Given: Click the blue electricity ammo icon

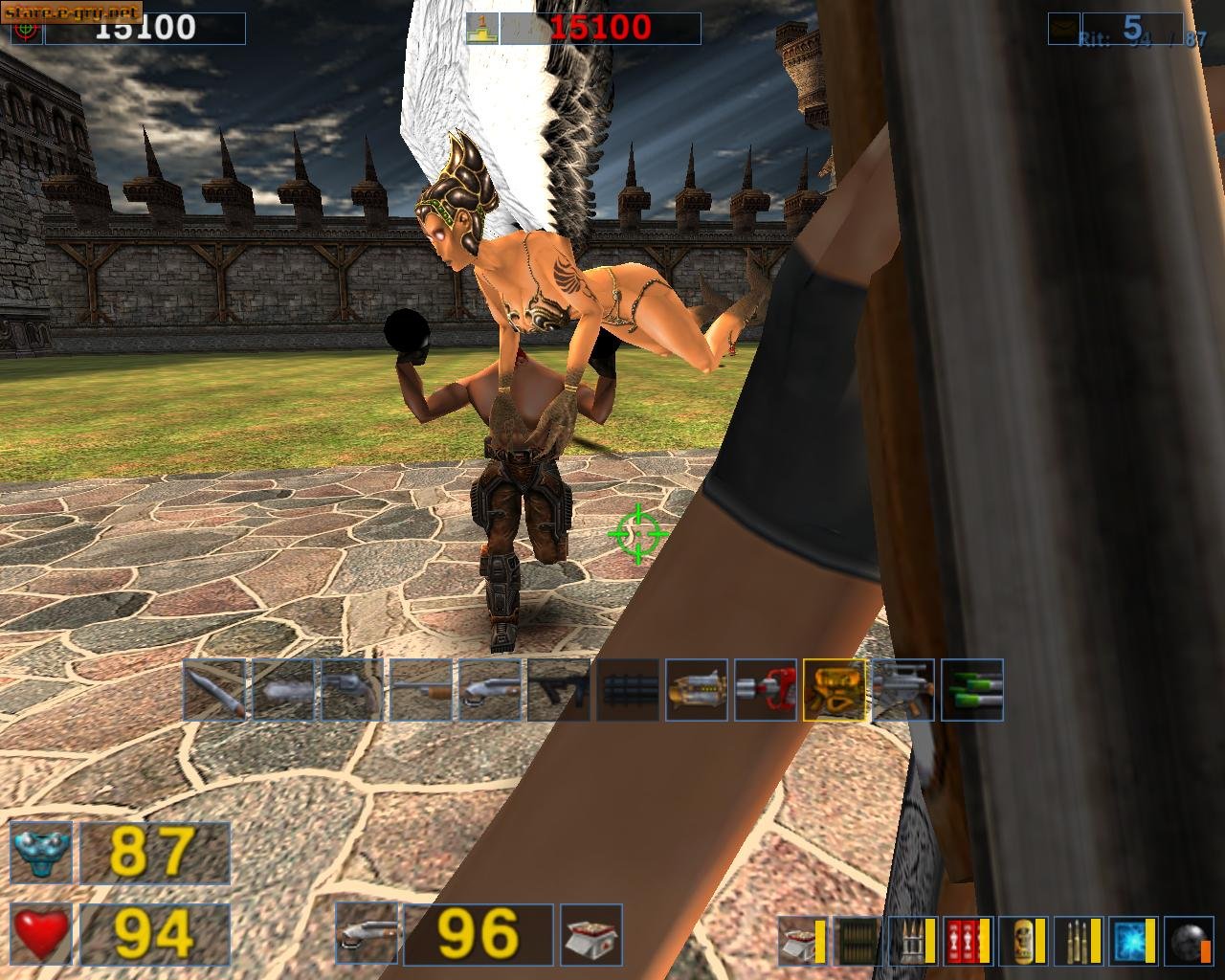Looking at the screenshot, I should click(x=1130, y=940).
